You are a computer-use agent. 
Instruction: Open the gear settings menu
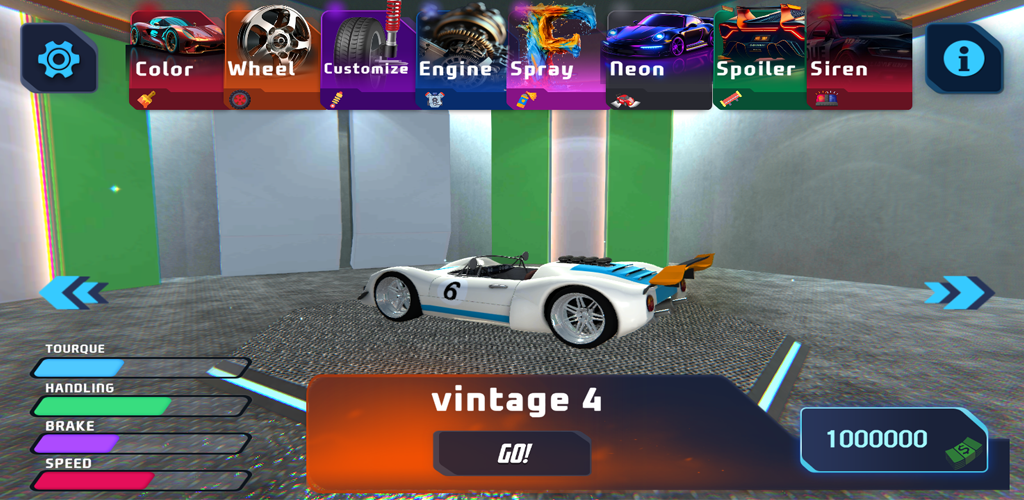point(58,59)
